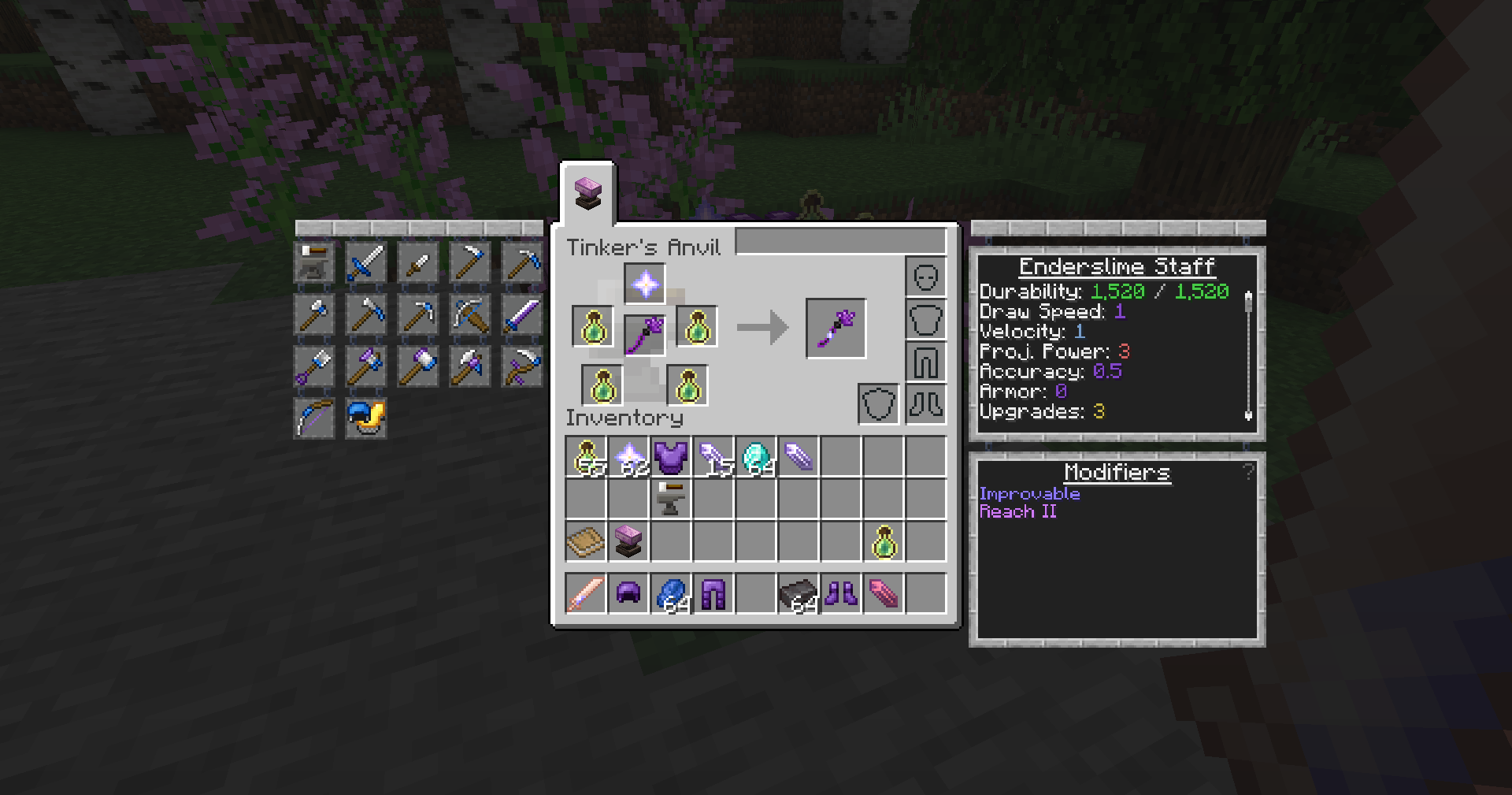The height and width of the screenshot is (795, 1512).
Task: Take the Enderslime Staff from the output slot
Action: [836, 328]
